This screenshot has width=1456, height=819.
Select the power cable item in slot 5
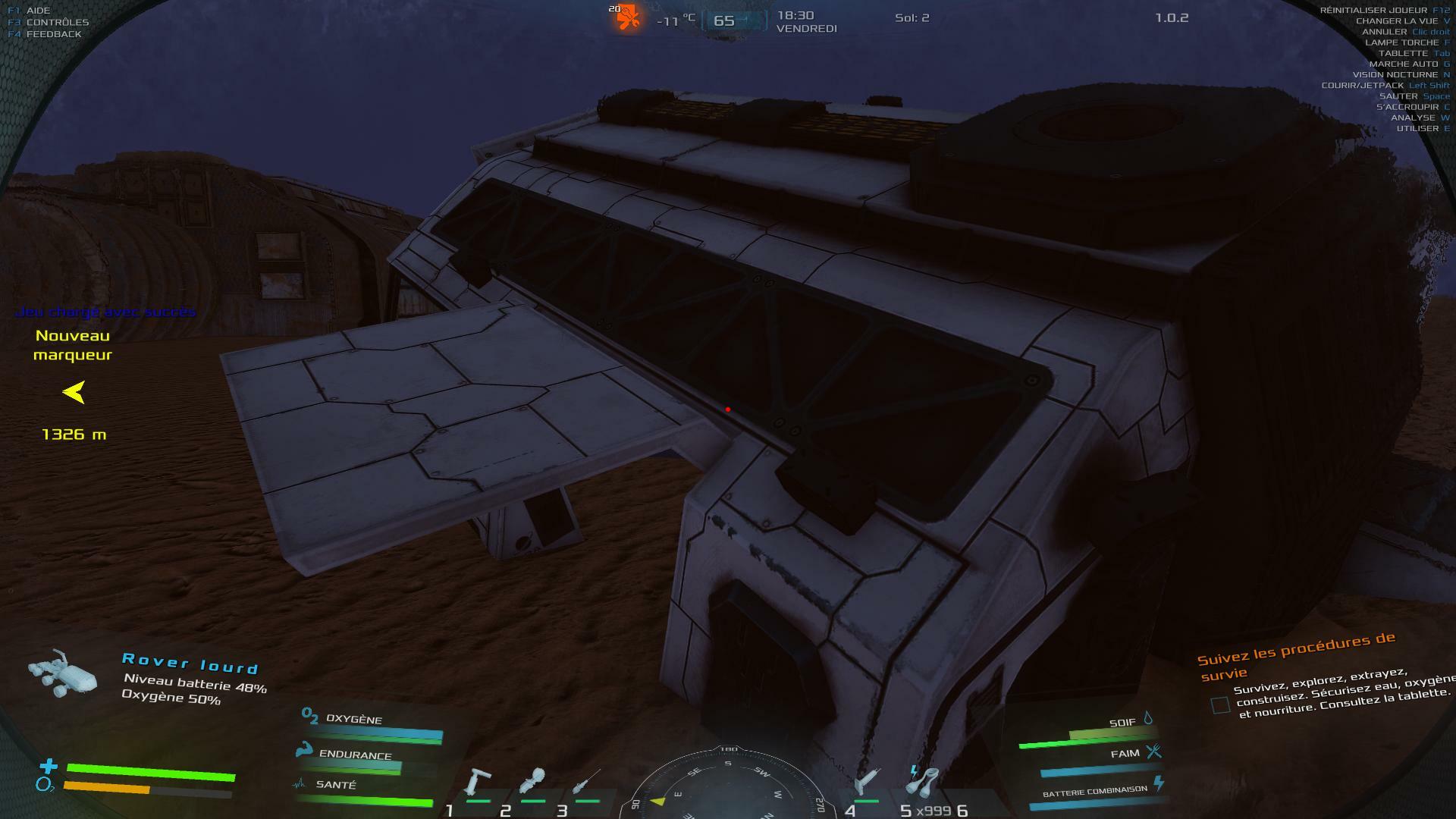923,780
